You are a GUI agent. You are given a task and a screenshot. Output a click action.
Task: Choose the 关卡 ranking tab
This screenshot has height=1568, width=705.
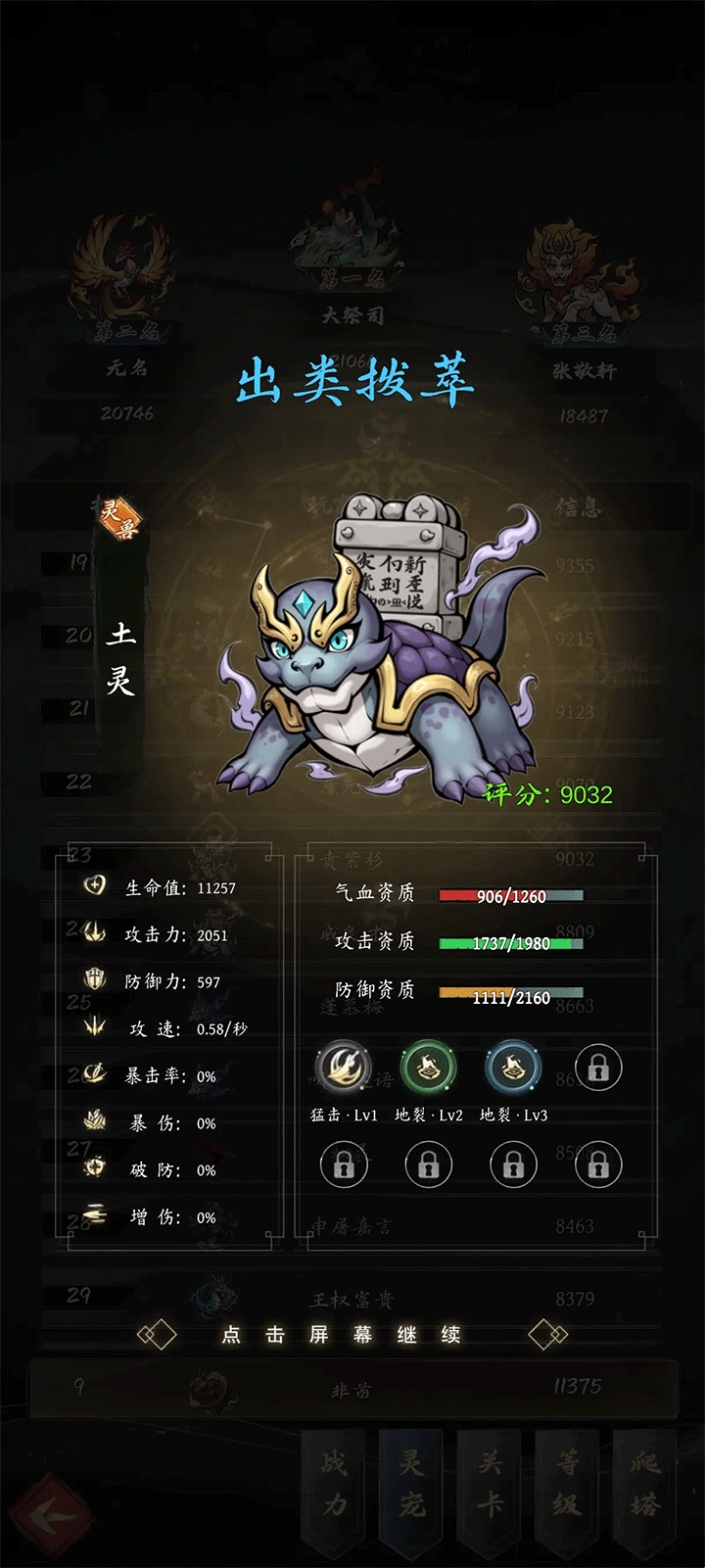(x=490, y=1485)
